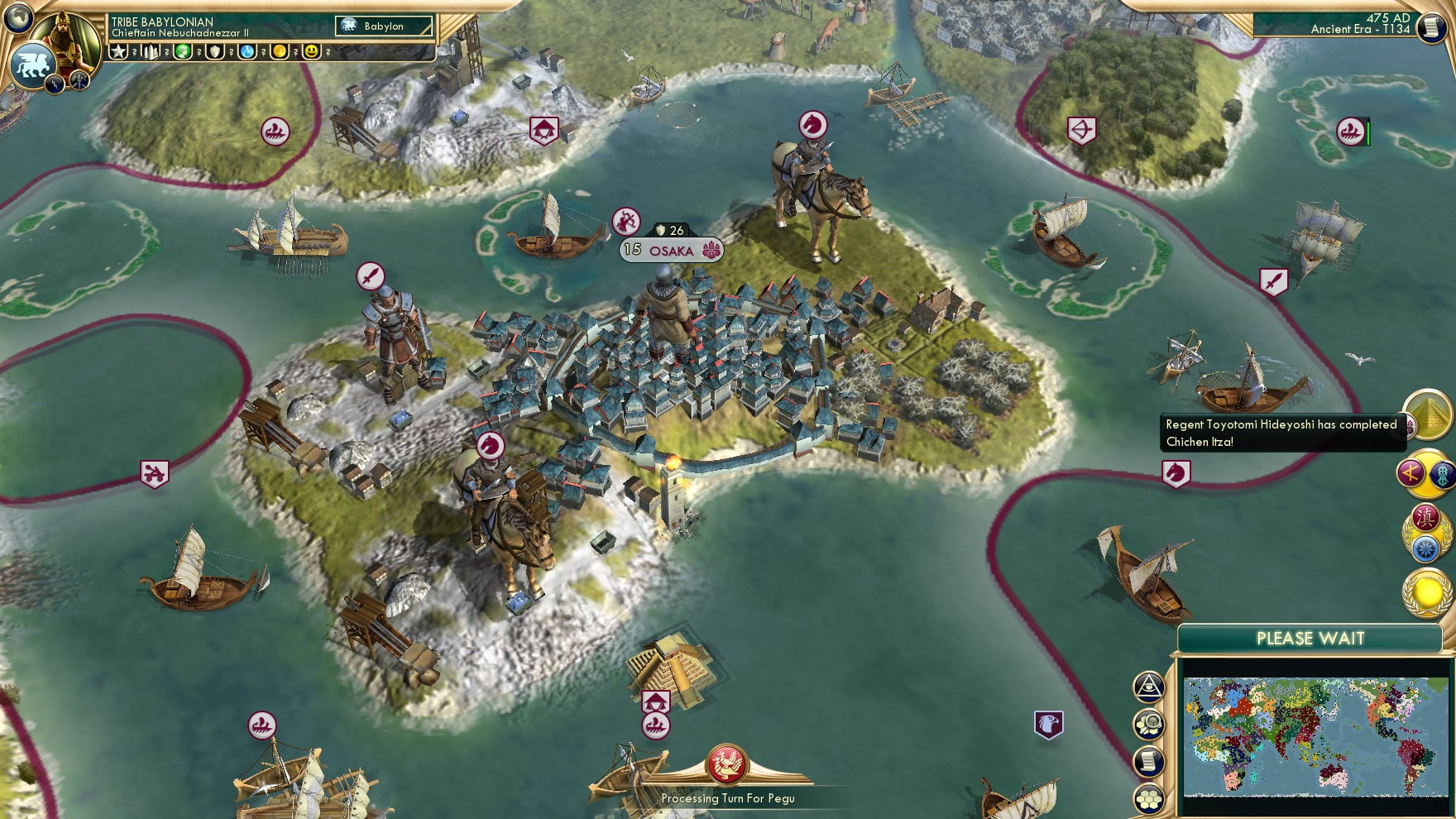Open the notification log scroll icon

point(1149,760)
